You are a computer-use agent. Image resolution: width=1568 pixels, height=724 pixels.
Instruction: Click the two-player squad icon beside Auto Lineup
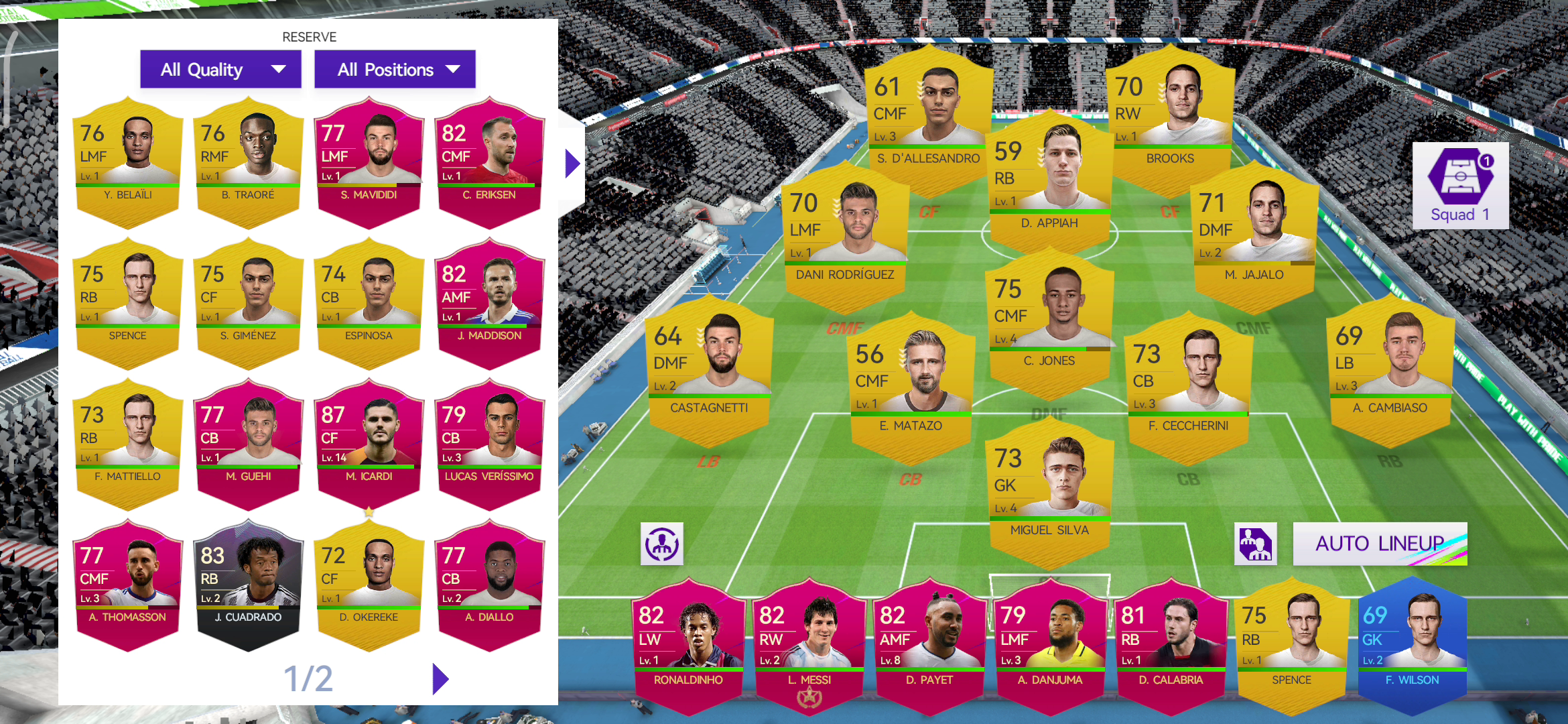1256,544
